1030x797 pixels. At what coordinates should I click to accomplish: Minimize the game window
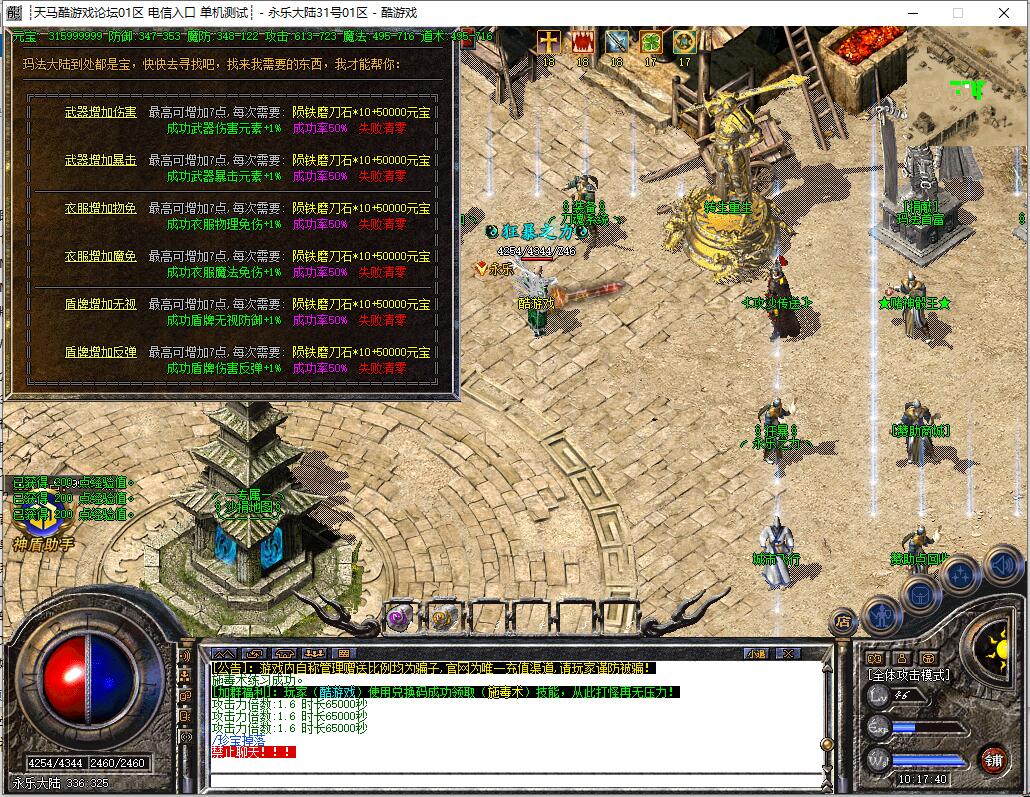click(x=911, y=13)
